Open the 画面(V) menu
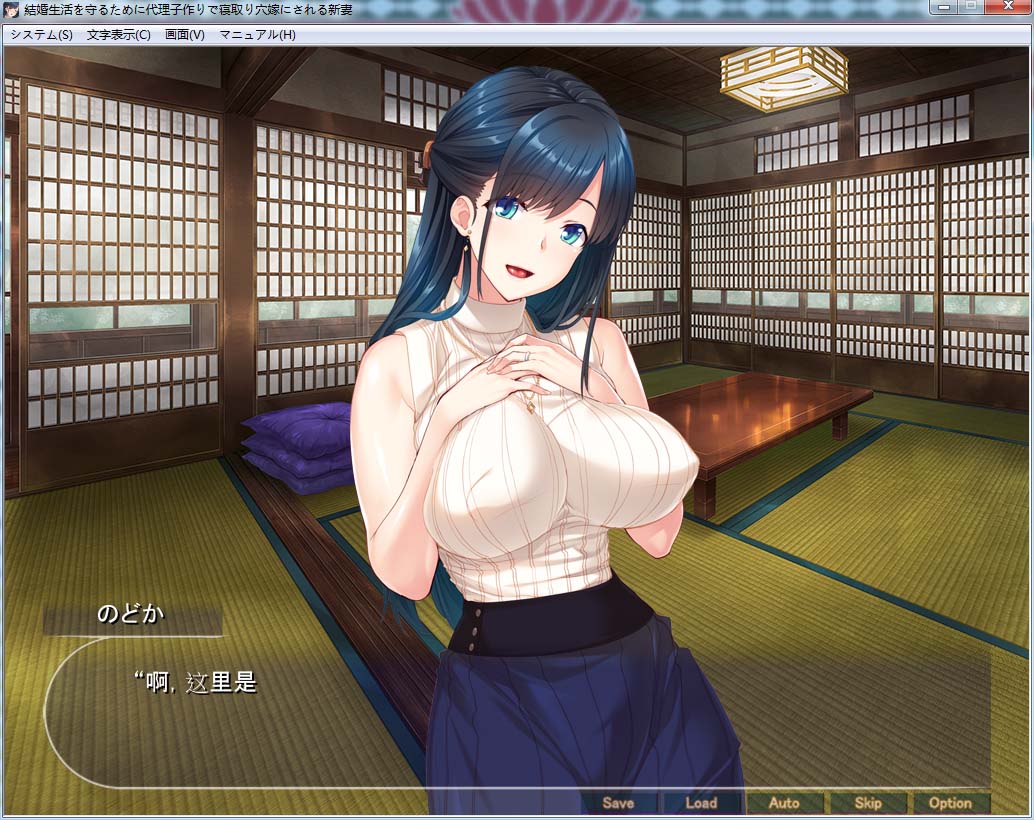 tap(184, 35)
